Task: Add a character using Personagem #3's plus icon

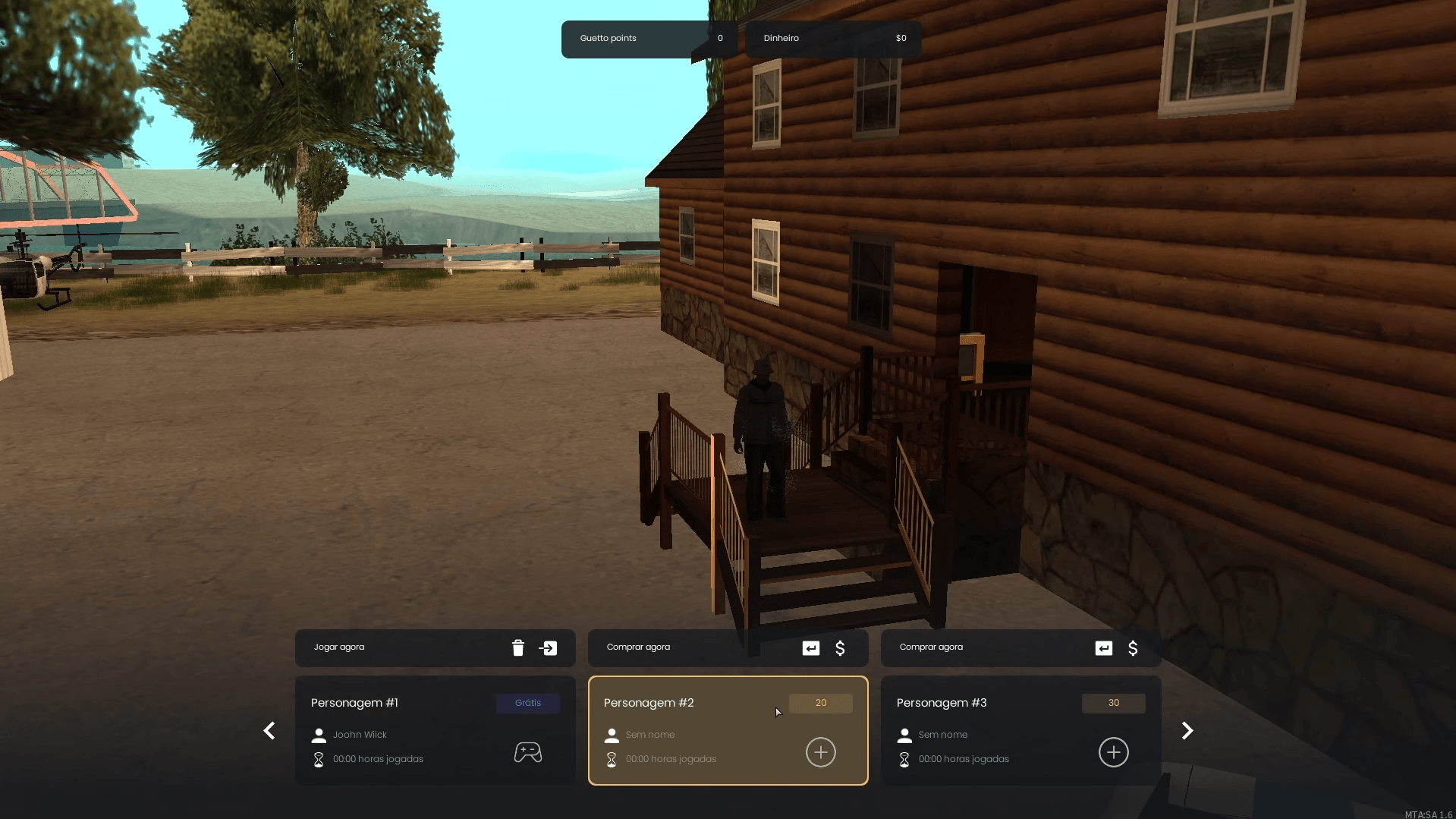Action: point(1113,752)
